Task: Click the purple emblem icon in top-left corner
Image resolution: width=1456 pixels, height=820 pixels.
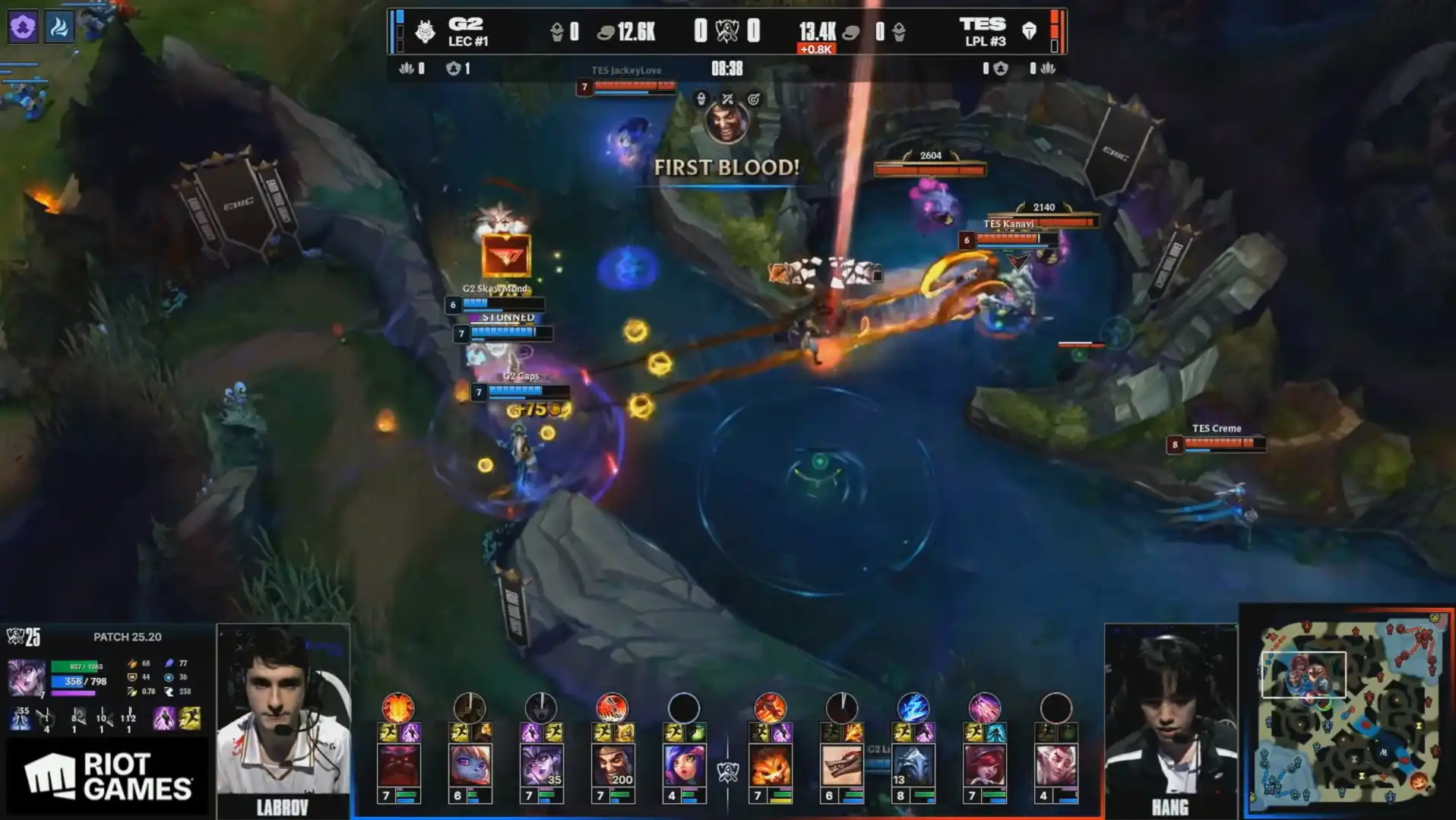Action: (23, 28)
